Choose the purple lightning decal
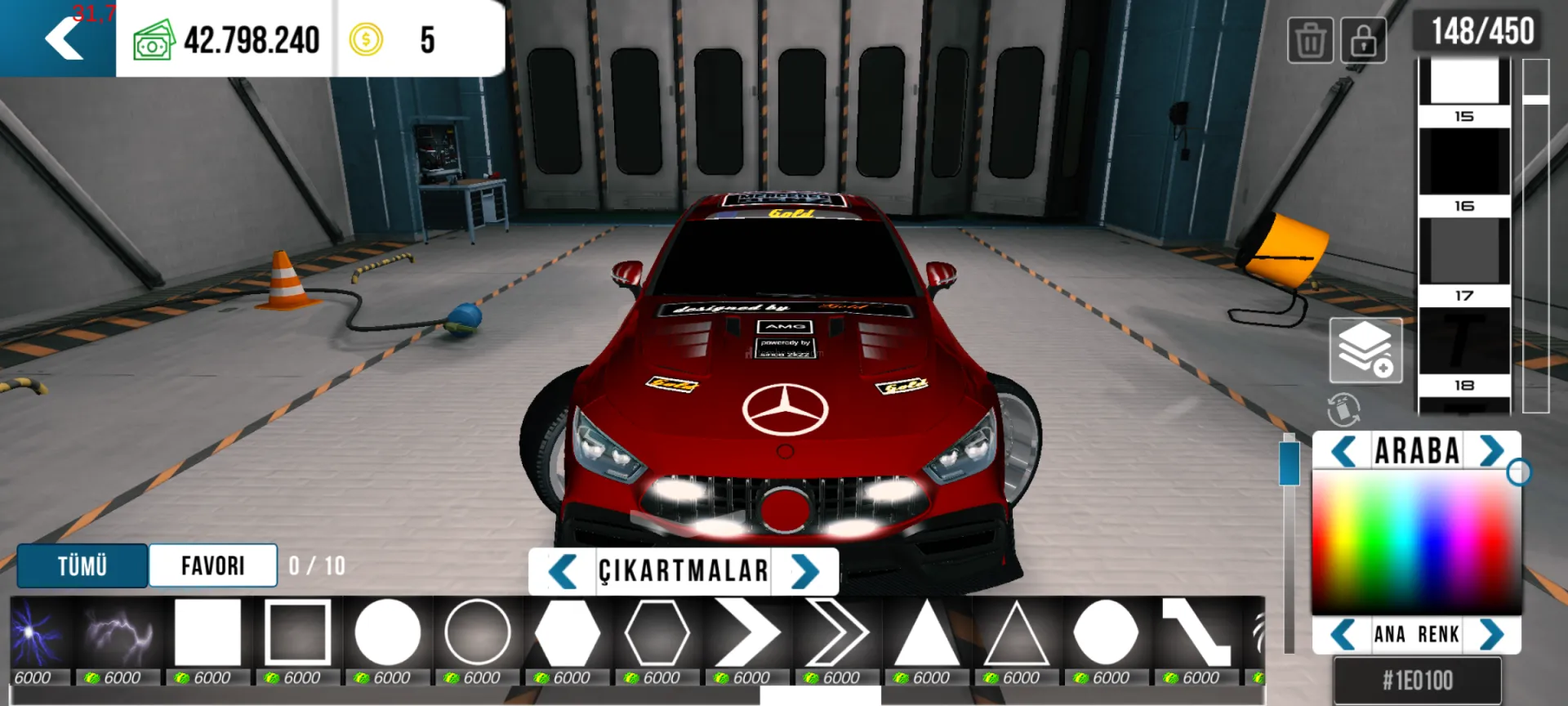This screenshot has height=706, width=1568. tap(118, 632)
